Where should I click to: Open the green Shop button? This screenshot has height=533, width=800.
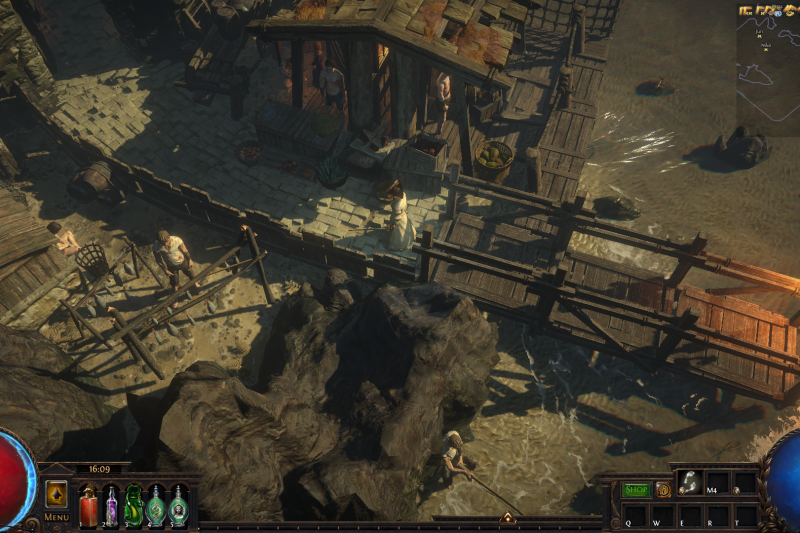pyautogui.click(x=636, y=490)
